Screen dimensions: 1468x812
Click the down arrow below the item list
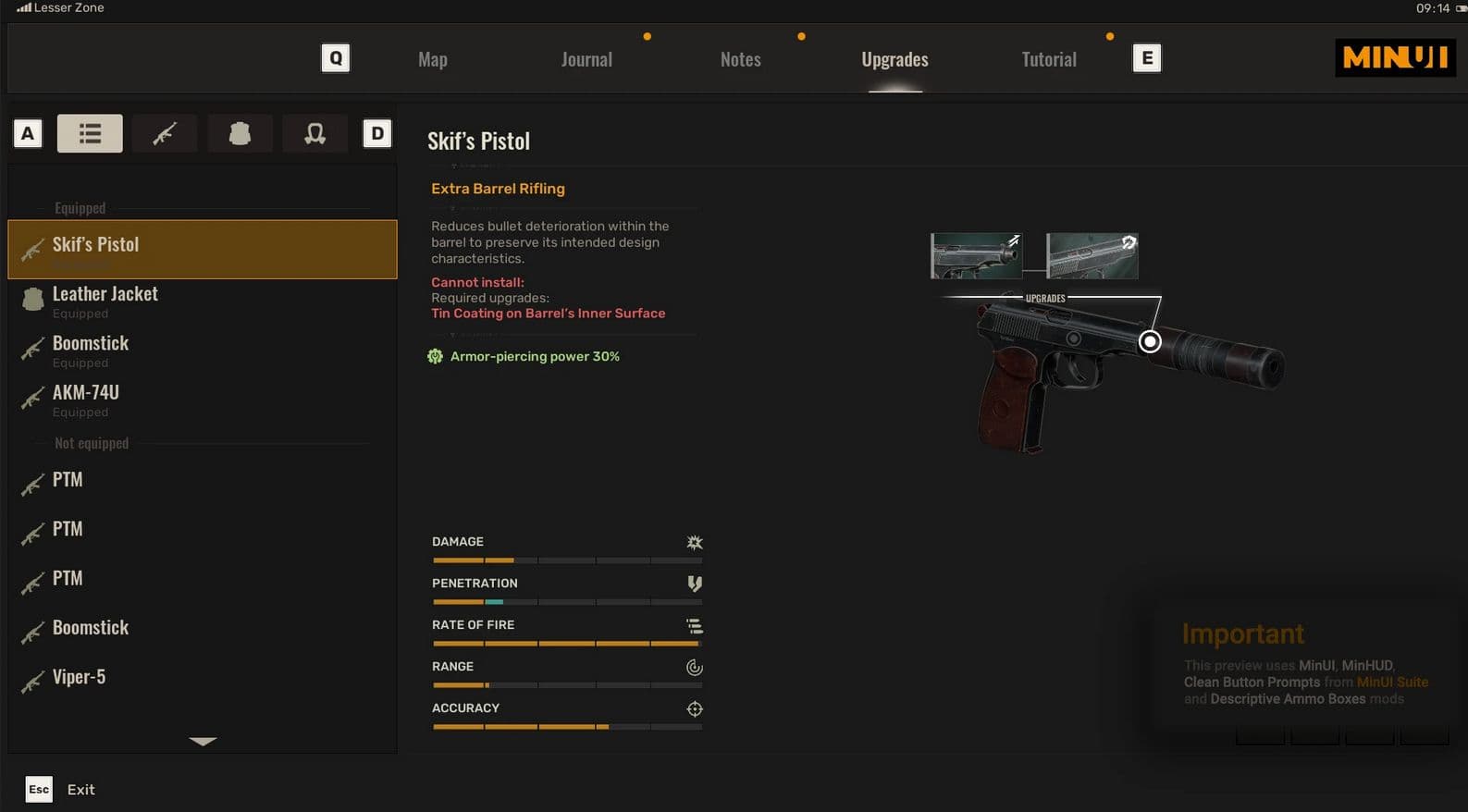point(203,741)
